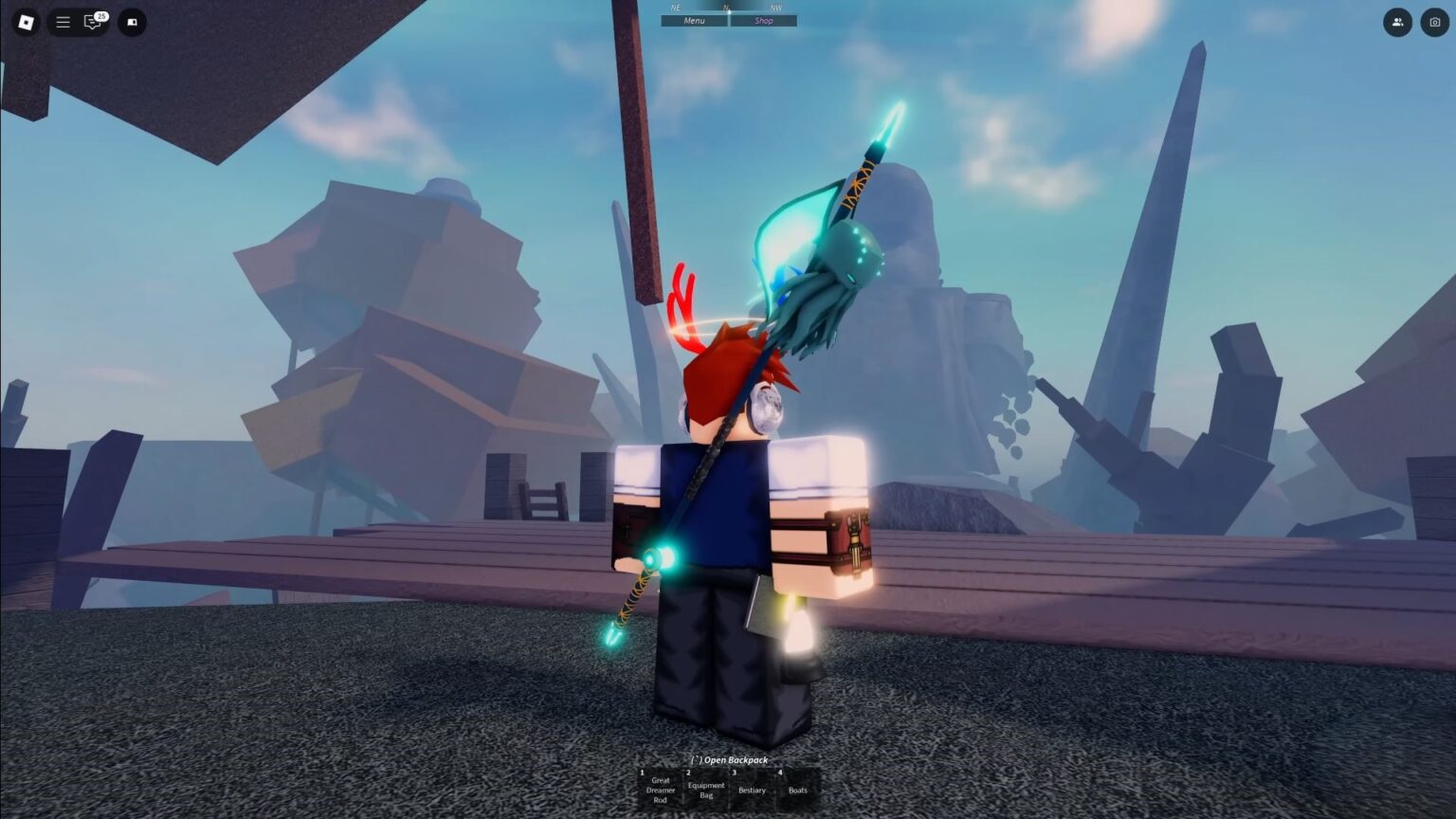This screenshot has height=819, width=1456.
Task: Click the hamburger list icon
Action: click(x=63, y=22)
